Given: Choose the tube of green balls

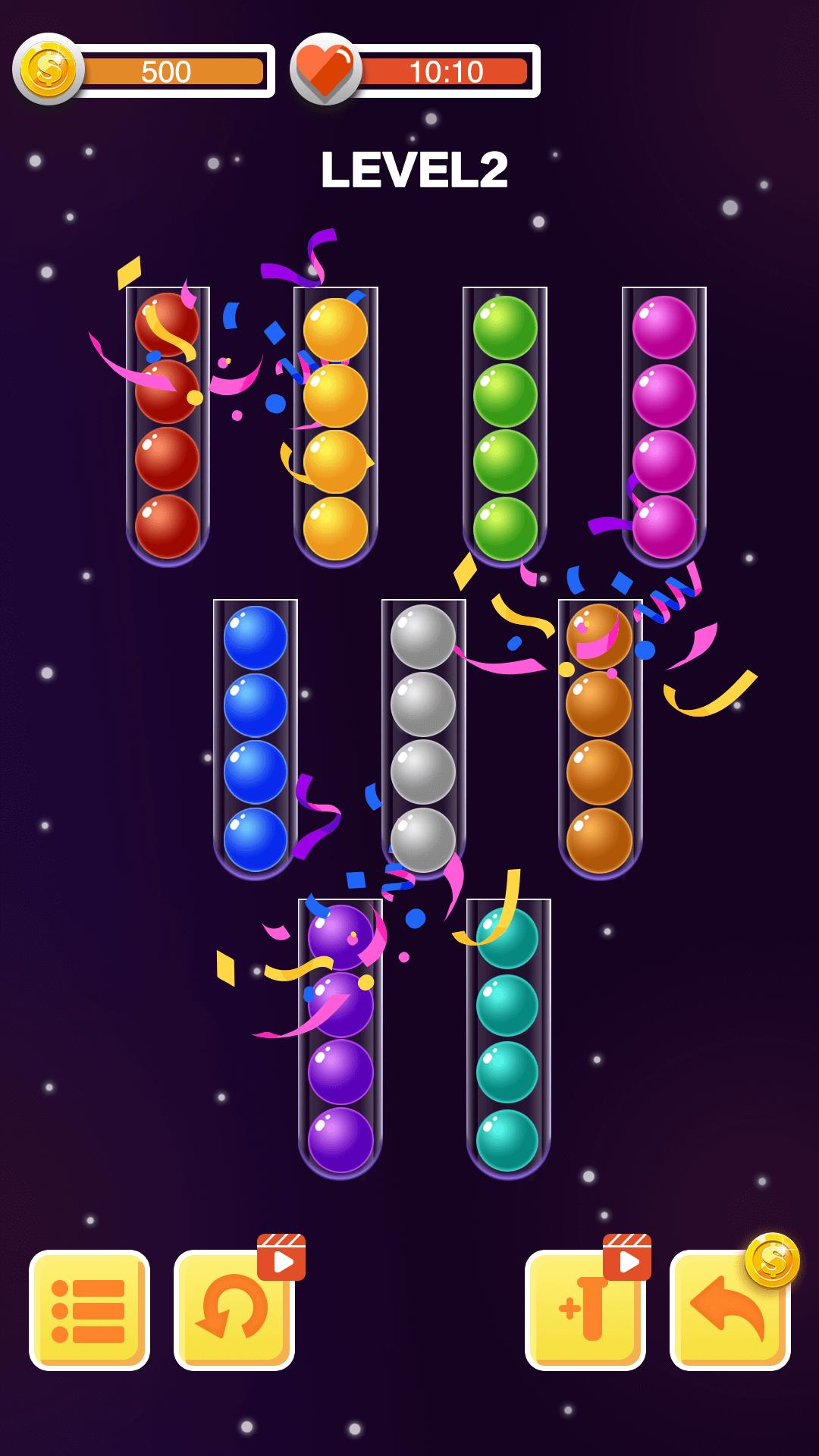Looking at the screenshot, I should coord(505,426).
